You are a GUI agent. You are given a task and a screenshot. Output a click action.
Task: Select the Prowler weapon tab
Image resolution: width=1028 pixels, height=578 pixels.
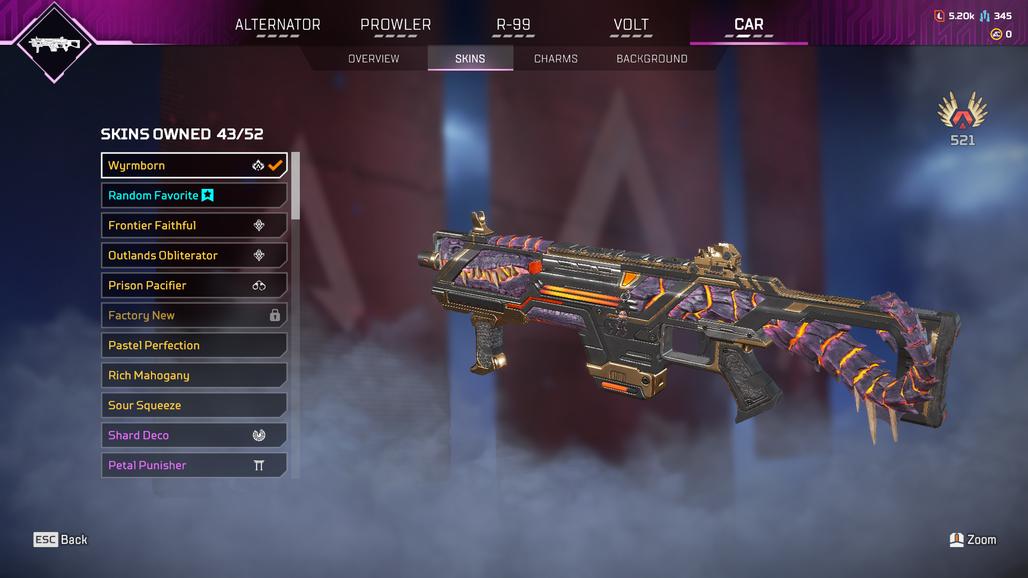click(395, 25)
